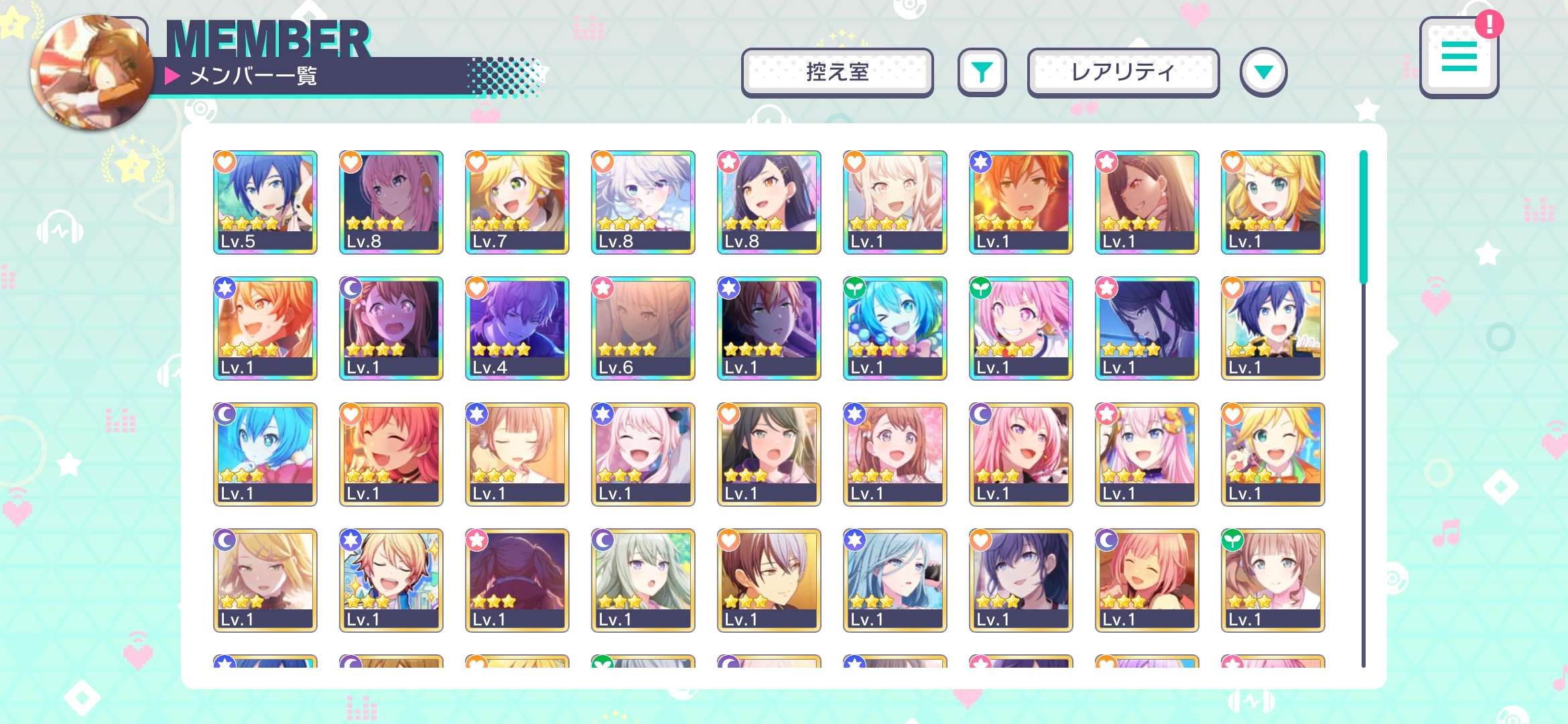
Task: Pick the light-blue long-haired three-star card
Action: 895,580
